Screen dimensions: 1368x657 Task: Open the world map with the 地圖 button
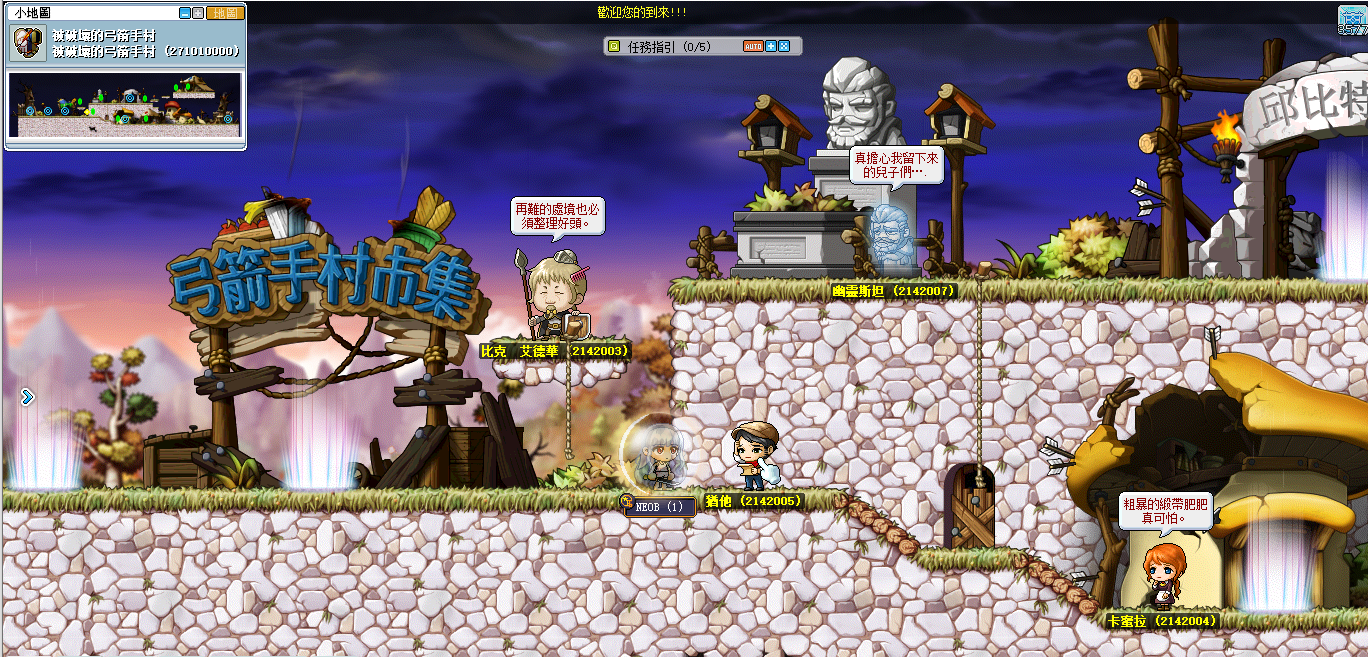point(225,13)
